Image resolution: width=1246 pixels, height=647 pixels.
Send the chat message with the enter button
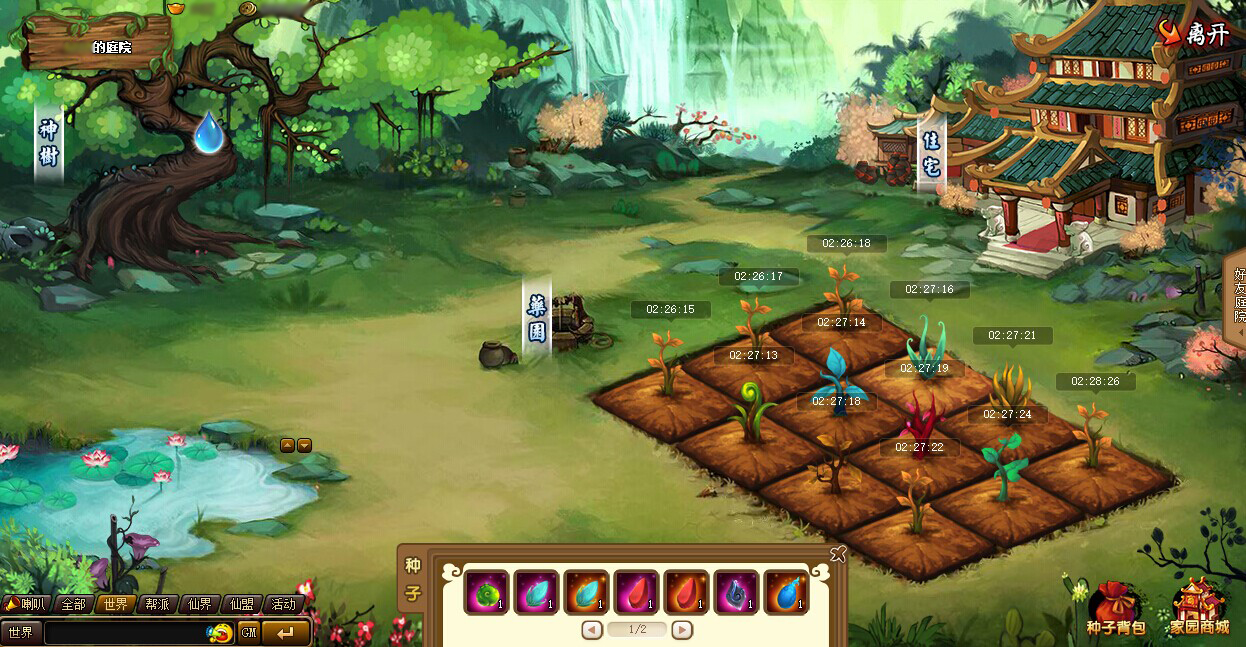286,633
